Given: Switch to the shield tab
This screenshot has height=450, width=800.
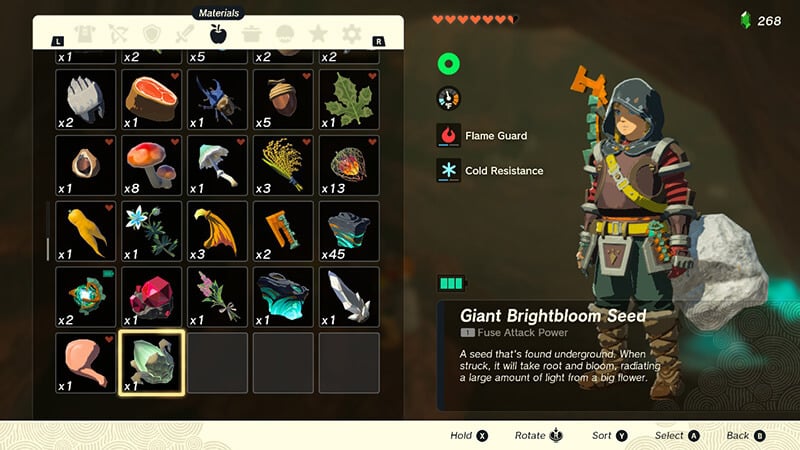Looking at the screenshot, I should tap(153, 34).
